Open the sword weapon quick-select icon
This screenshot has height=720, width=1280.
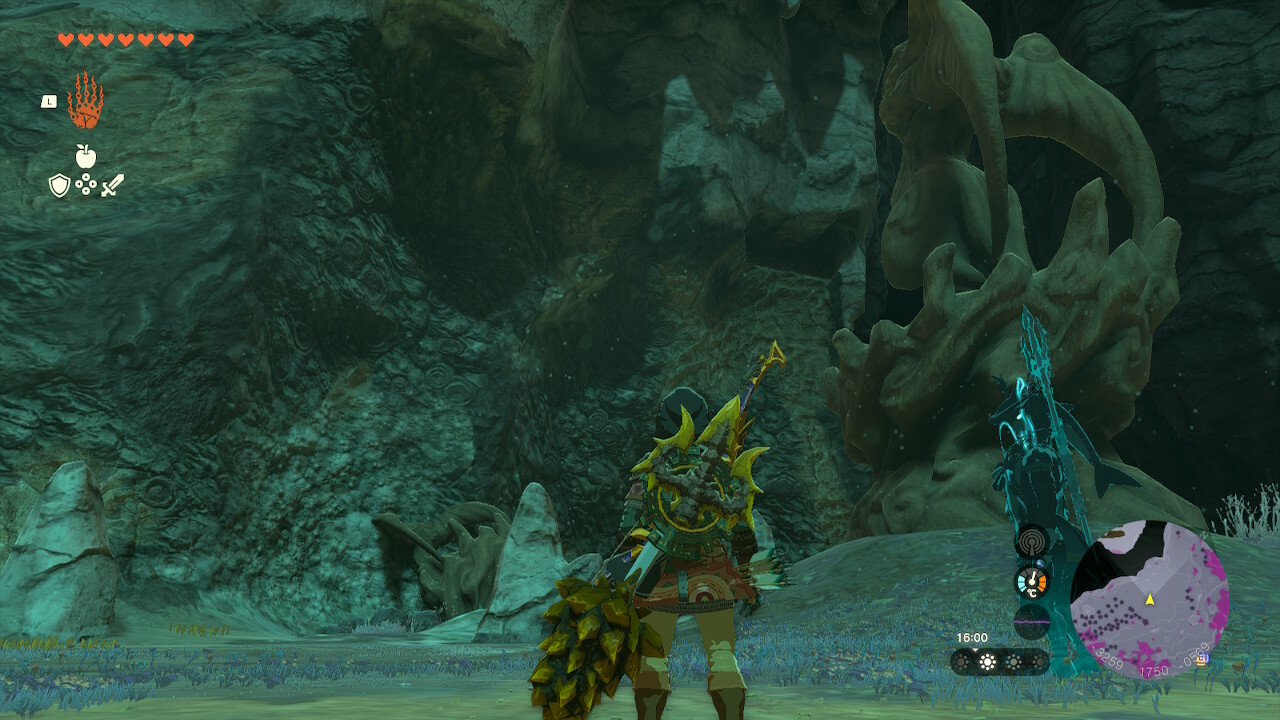point(112,185)
